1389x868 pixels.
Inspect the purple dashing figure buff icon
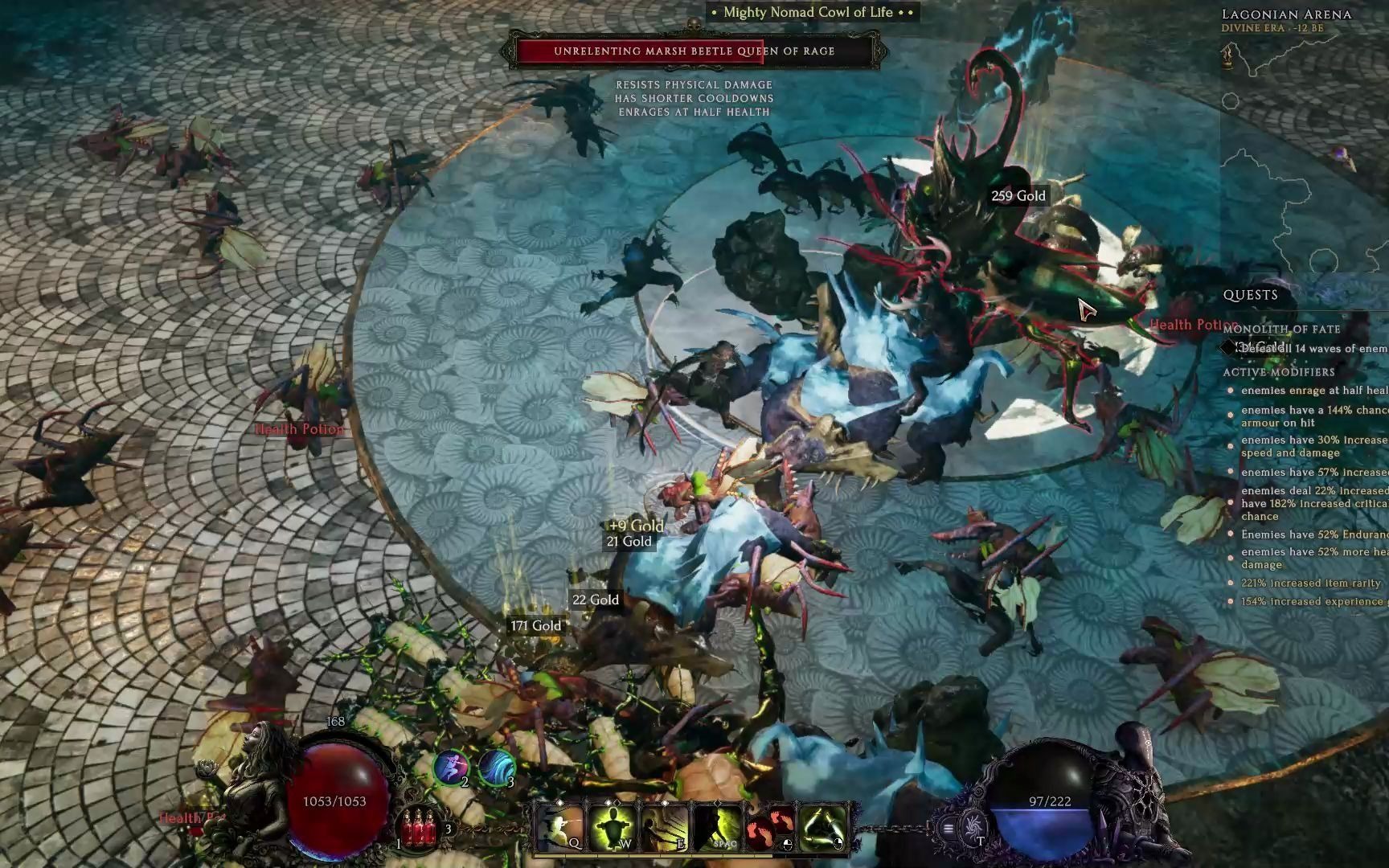[451, 767]
